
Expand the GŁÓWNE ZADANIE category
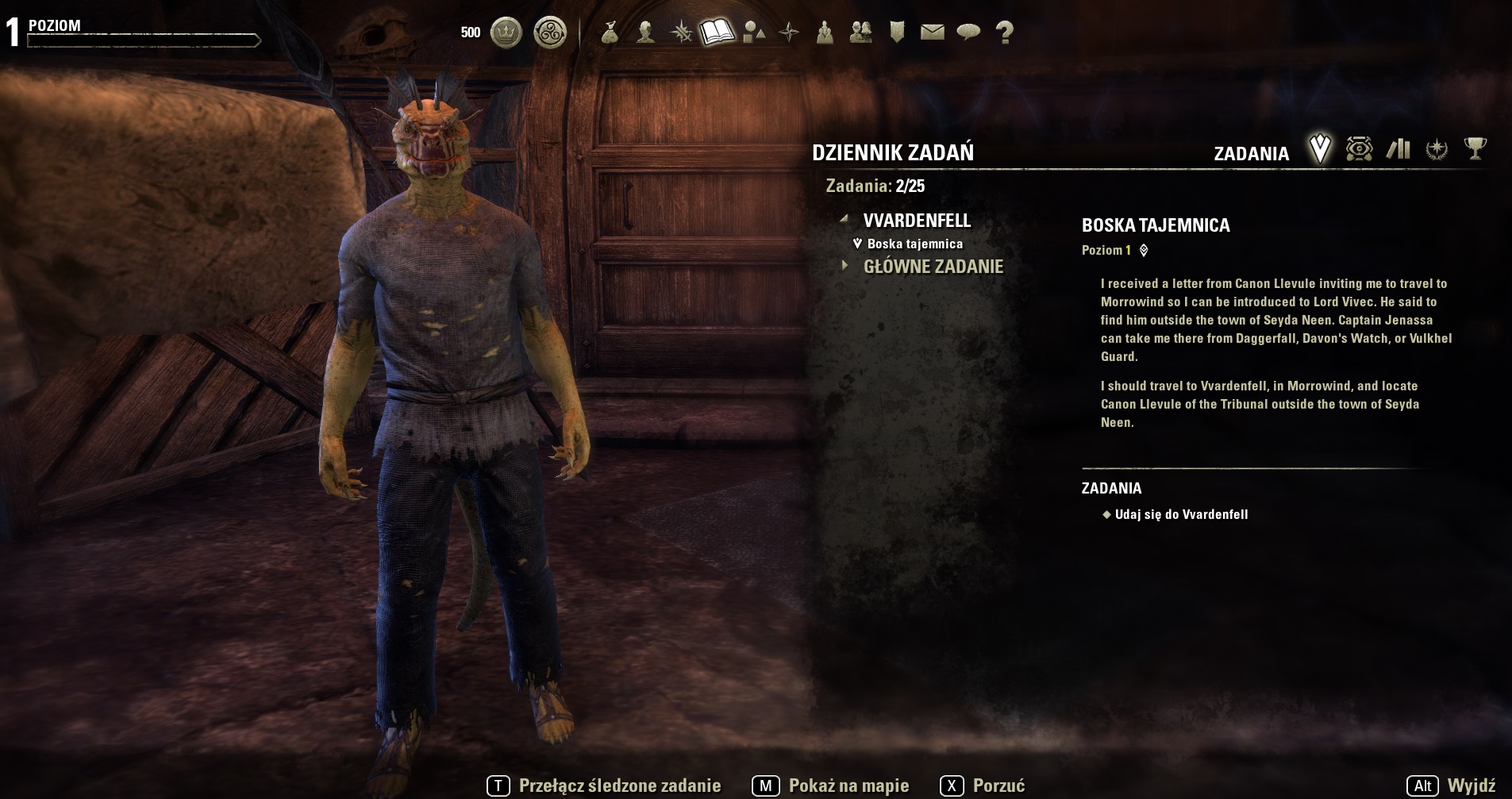(933, 267)
